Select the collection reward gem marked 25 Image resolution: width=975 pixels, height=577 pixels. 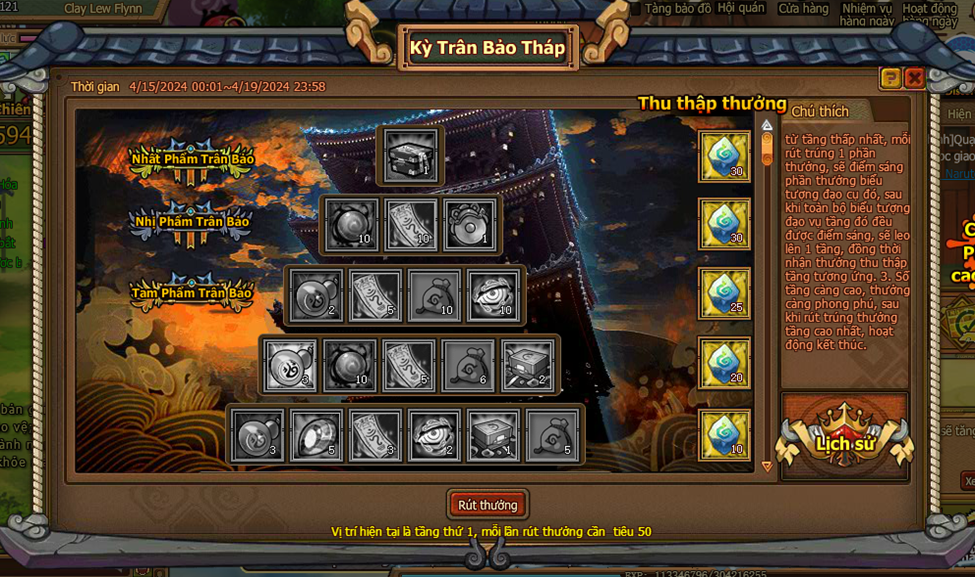coord(724,293)
